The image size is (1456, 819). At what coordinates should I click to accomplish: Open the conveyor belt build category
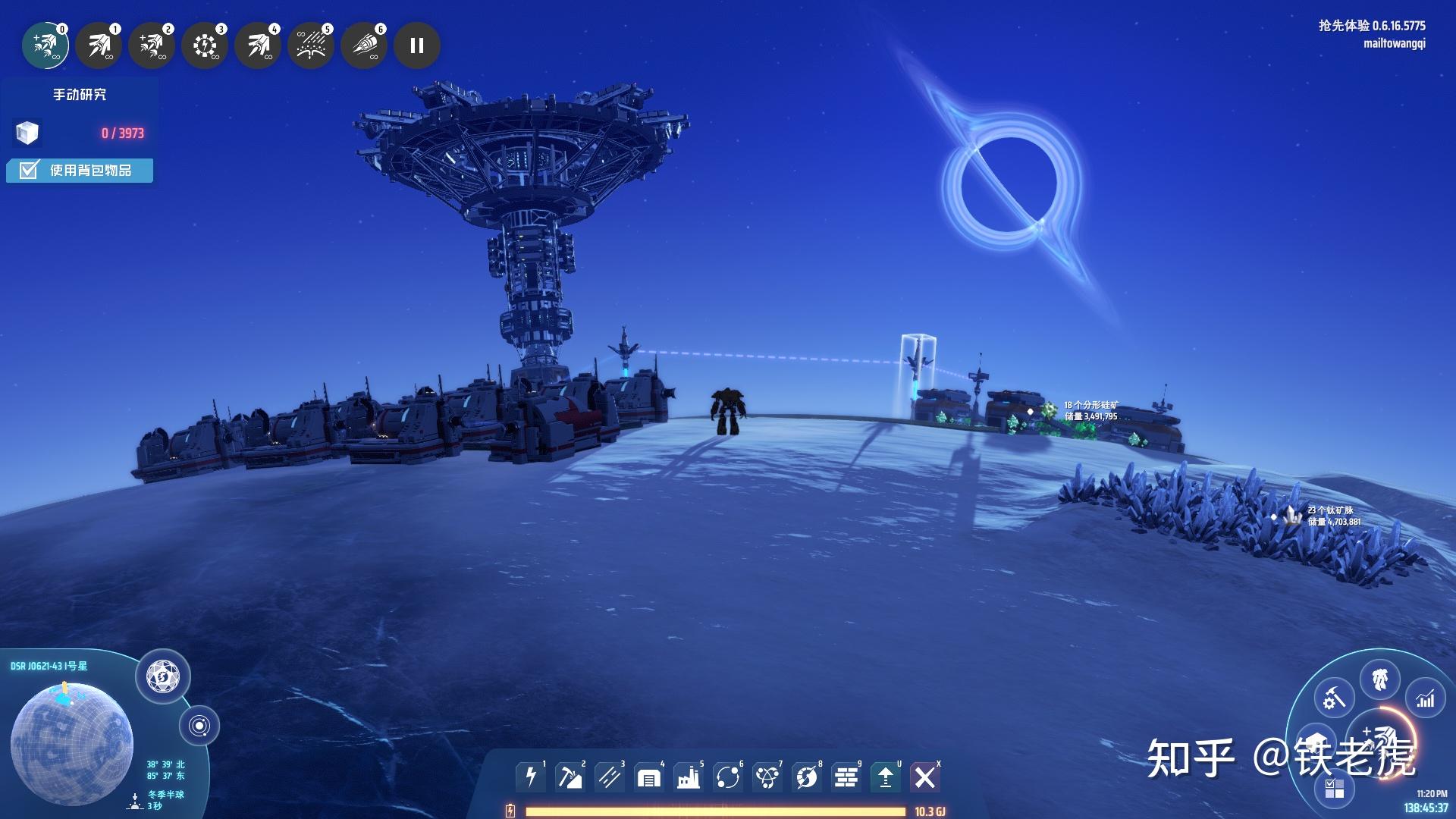[x=609, y=777]
